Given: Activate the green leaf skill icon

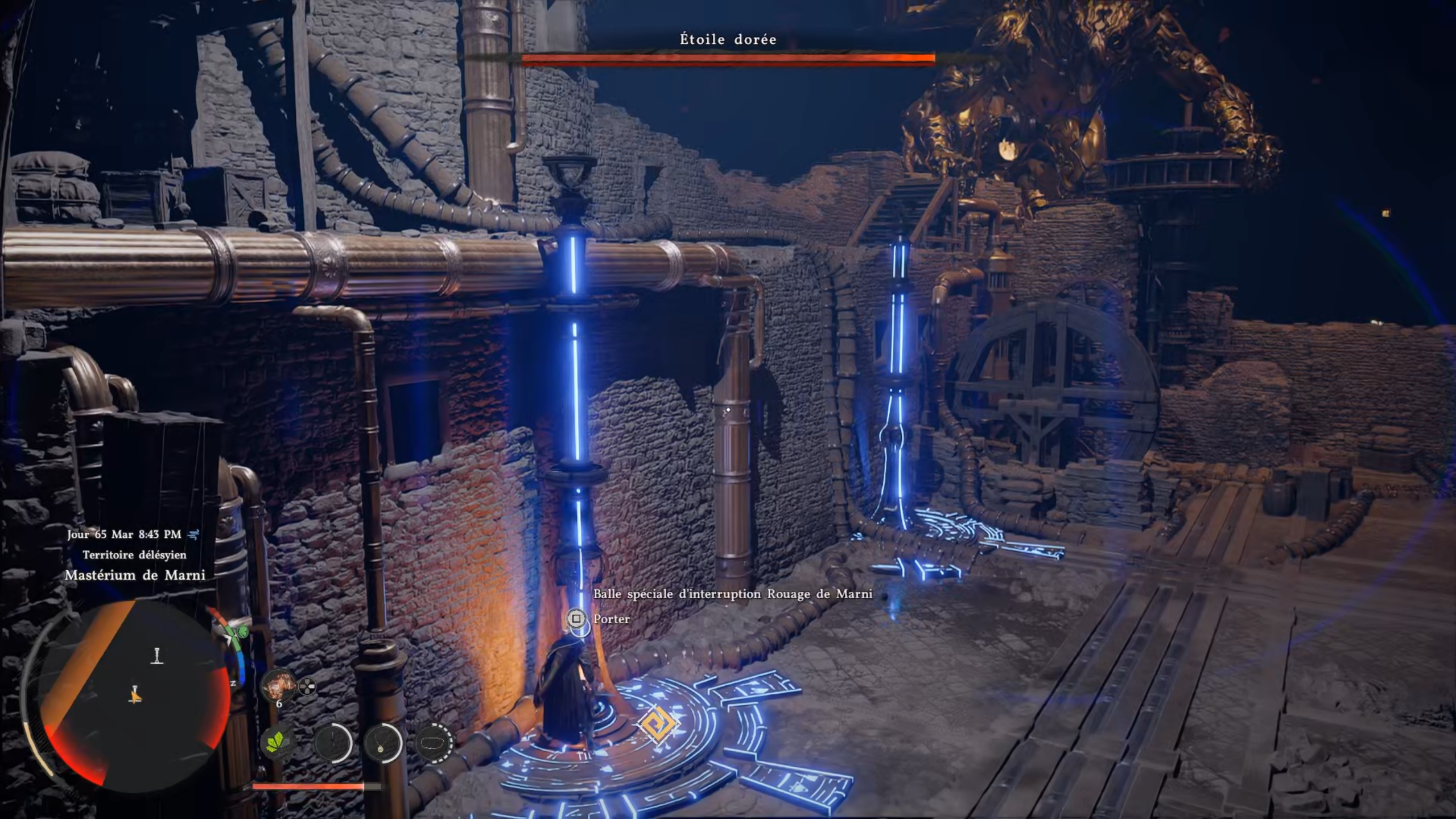Looking at the screenshot, I should pyautogui.click(x=278, y=742).
